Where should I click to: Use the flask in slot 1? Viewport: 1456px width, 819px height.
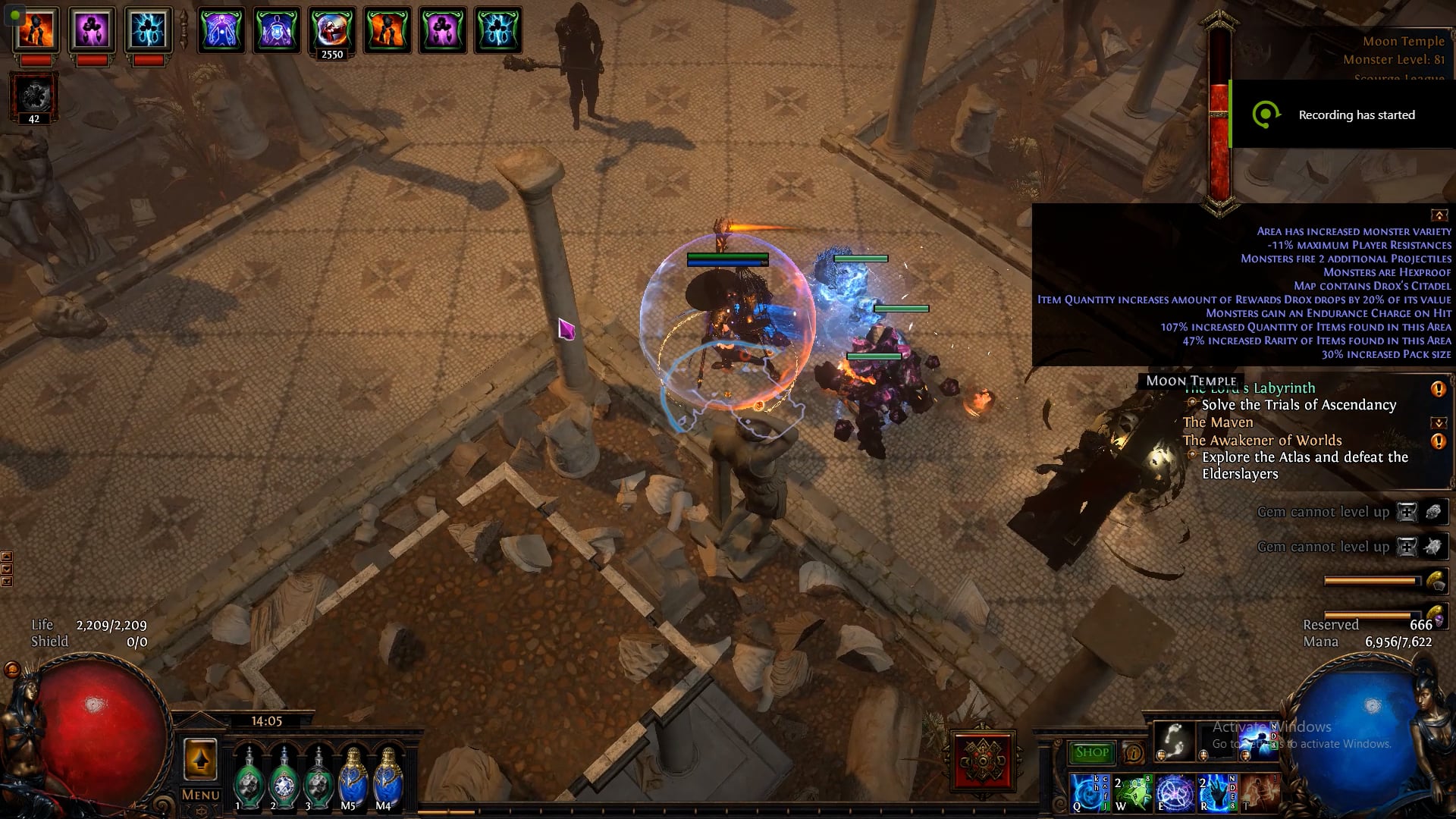coord(247,778)
